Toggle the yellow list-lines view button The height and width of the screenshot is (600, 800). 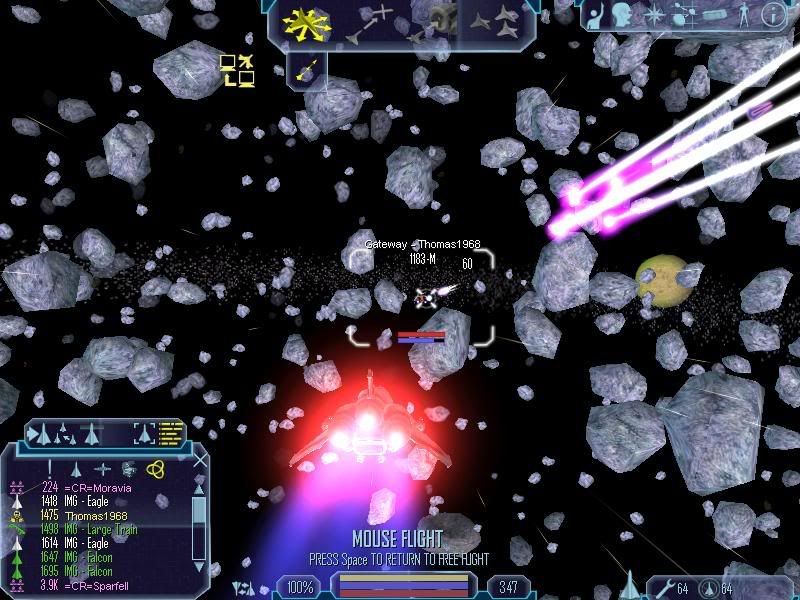click(x=172, y=434)
